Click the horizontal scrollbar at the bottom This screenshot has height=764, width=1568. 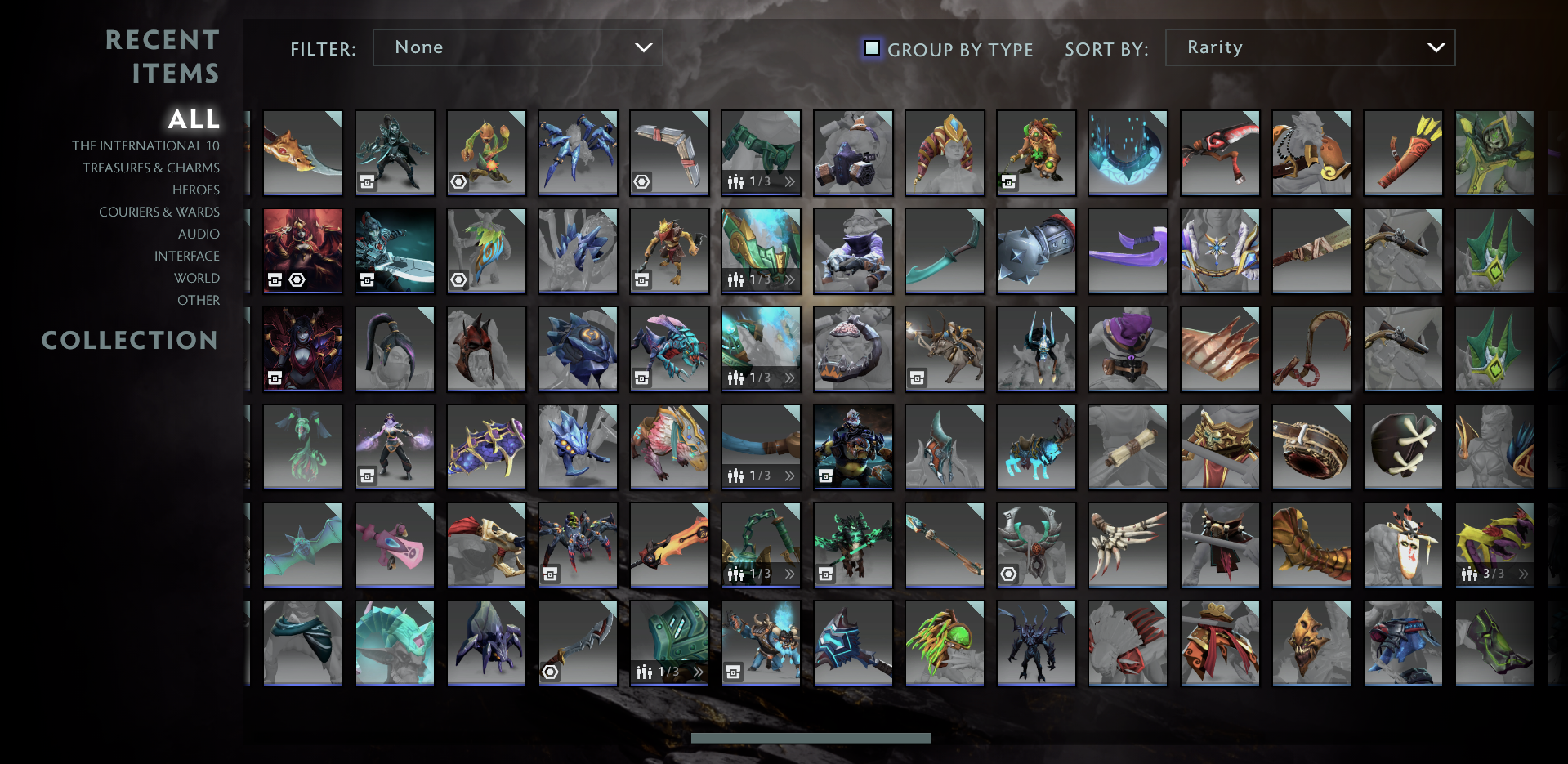(811, 738)
